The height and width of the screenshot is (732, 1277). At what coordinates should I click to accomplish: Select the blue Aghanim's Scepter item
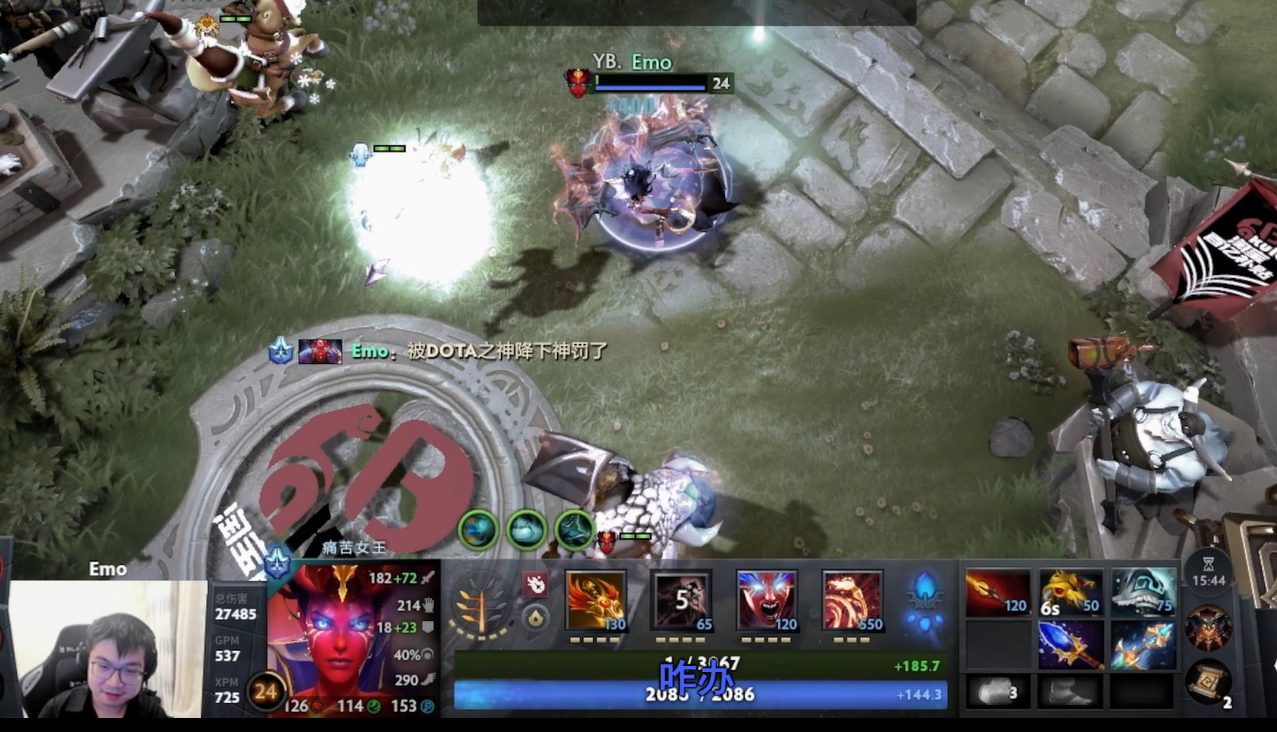(x=1071, y=645)
